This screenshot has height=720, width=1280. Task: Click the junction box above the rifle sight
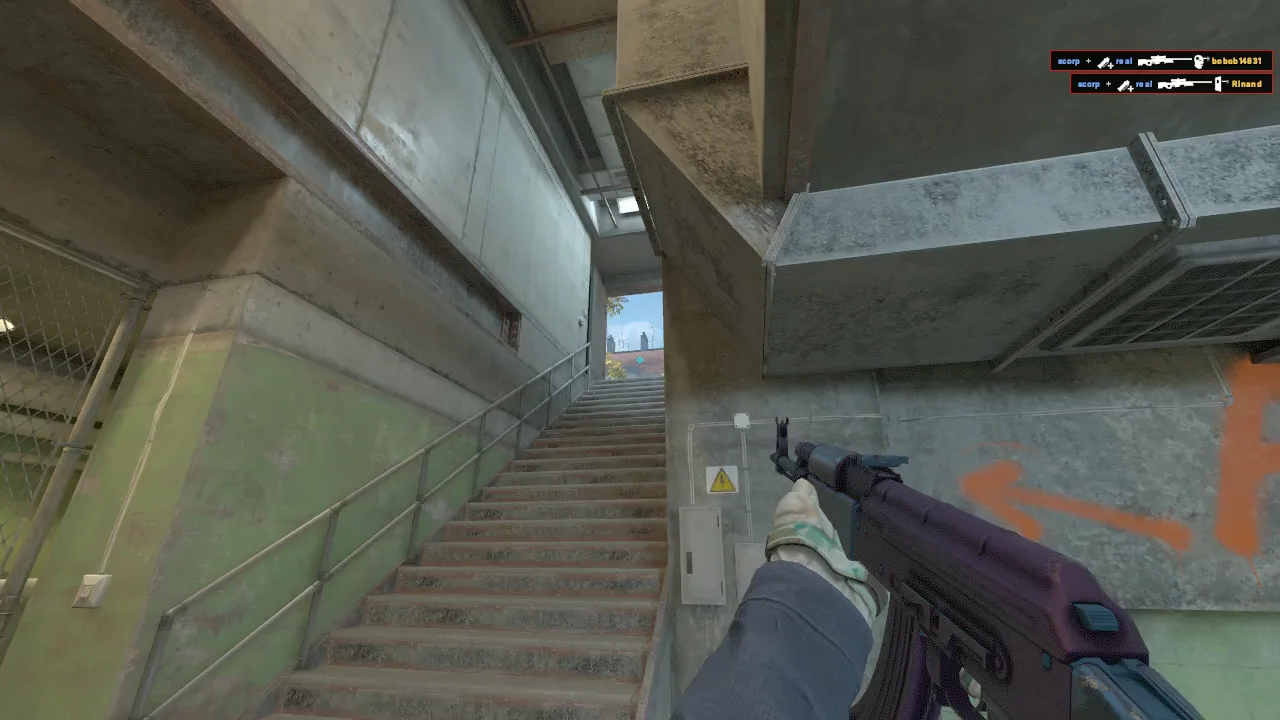(740, 421)
